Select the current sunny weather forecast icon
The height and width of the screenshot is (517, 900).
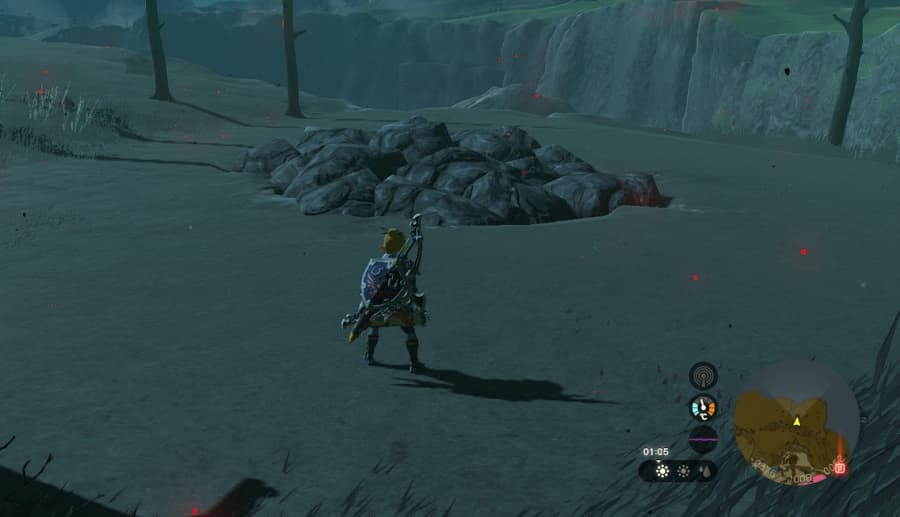pyautogui.click(x=661, y=471)
